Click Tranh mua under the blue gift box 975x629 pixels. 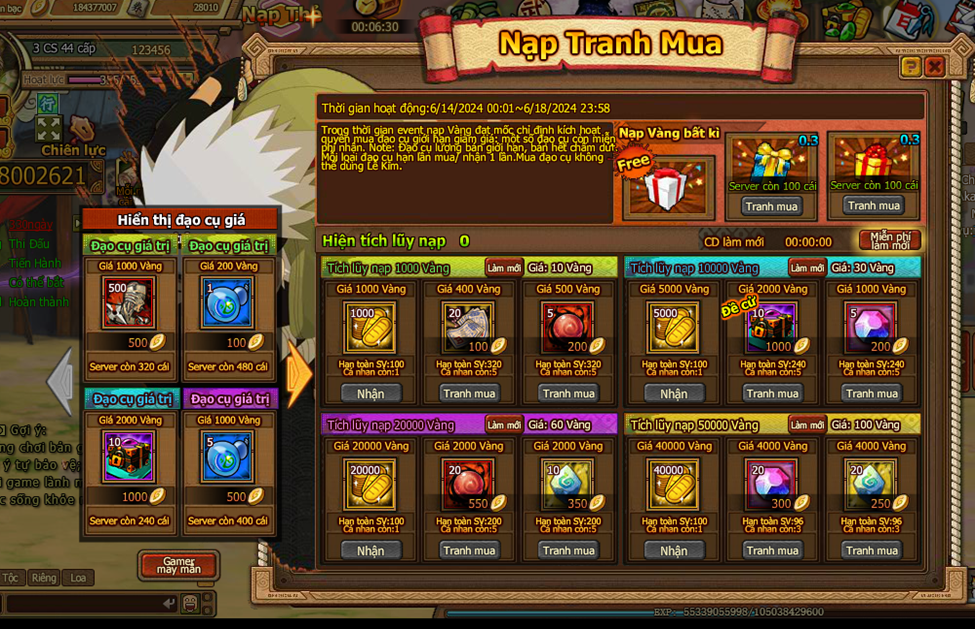[772, 206]
